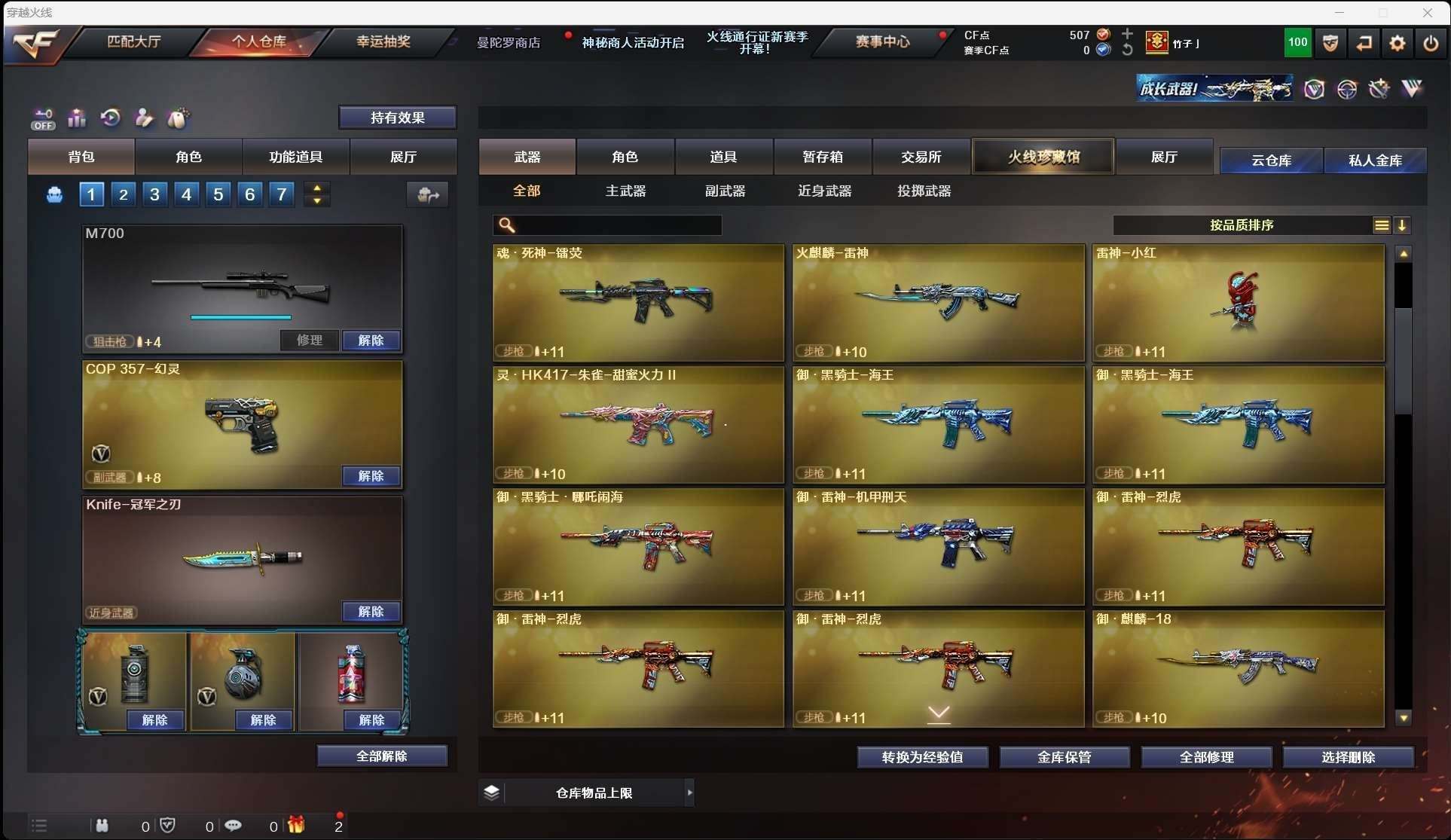Click the 转换为经验值 button
The image size is (1451, 840).
coord(922,757)
